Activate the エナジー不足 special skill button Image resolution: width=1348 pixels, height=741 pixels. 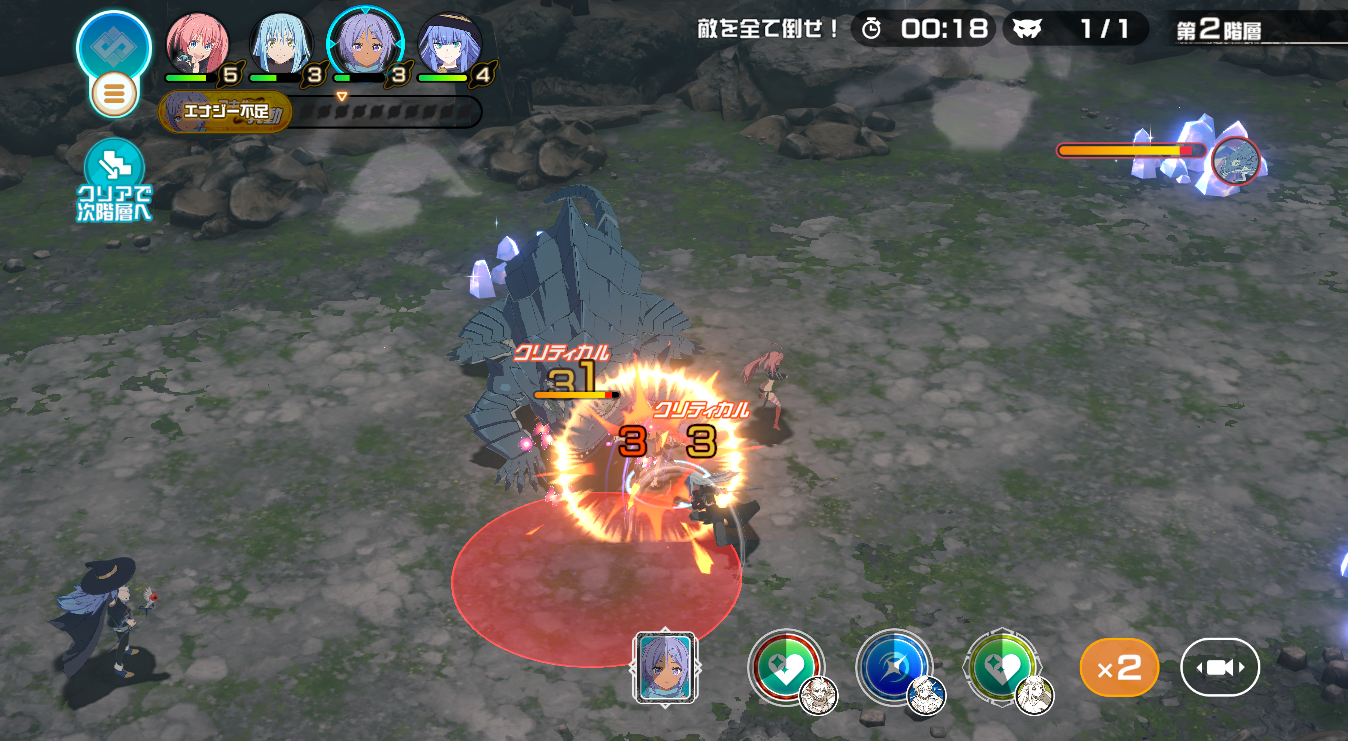coord(225,111)
